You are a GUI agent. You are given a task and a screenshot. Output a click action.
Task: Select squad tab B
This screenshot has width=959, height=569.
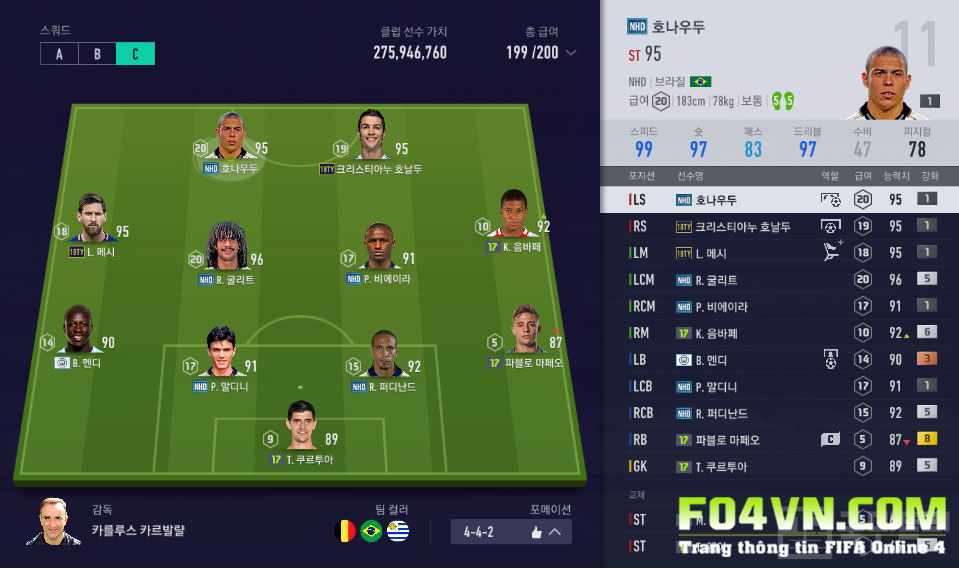point(97,54)
